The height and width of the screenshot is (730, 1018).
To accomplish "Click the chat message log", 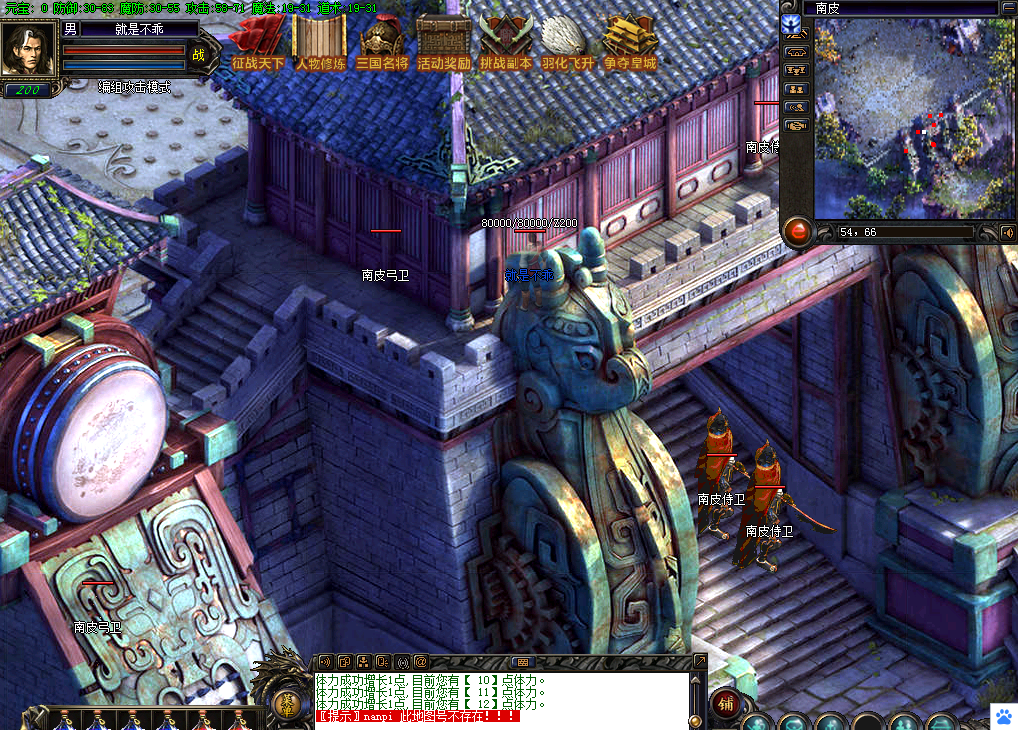I will point(500,697).
